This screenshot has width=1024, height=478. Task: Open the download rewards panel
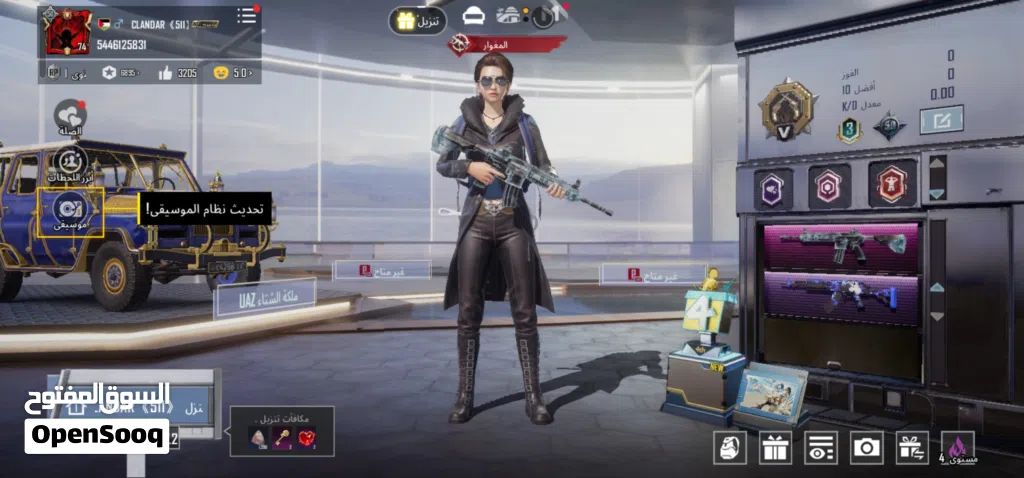point(281,432)
